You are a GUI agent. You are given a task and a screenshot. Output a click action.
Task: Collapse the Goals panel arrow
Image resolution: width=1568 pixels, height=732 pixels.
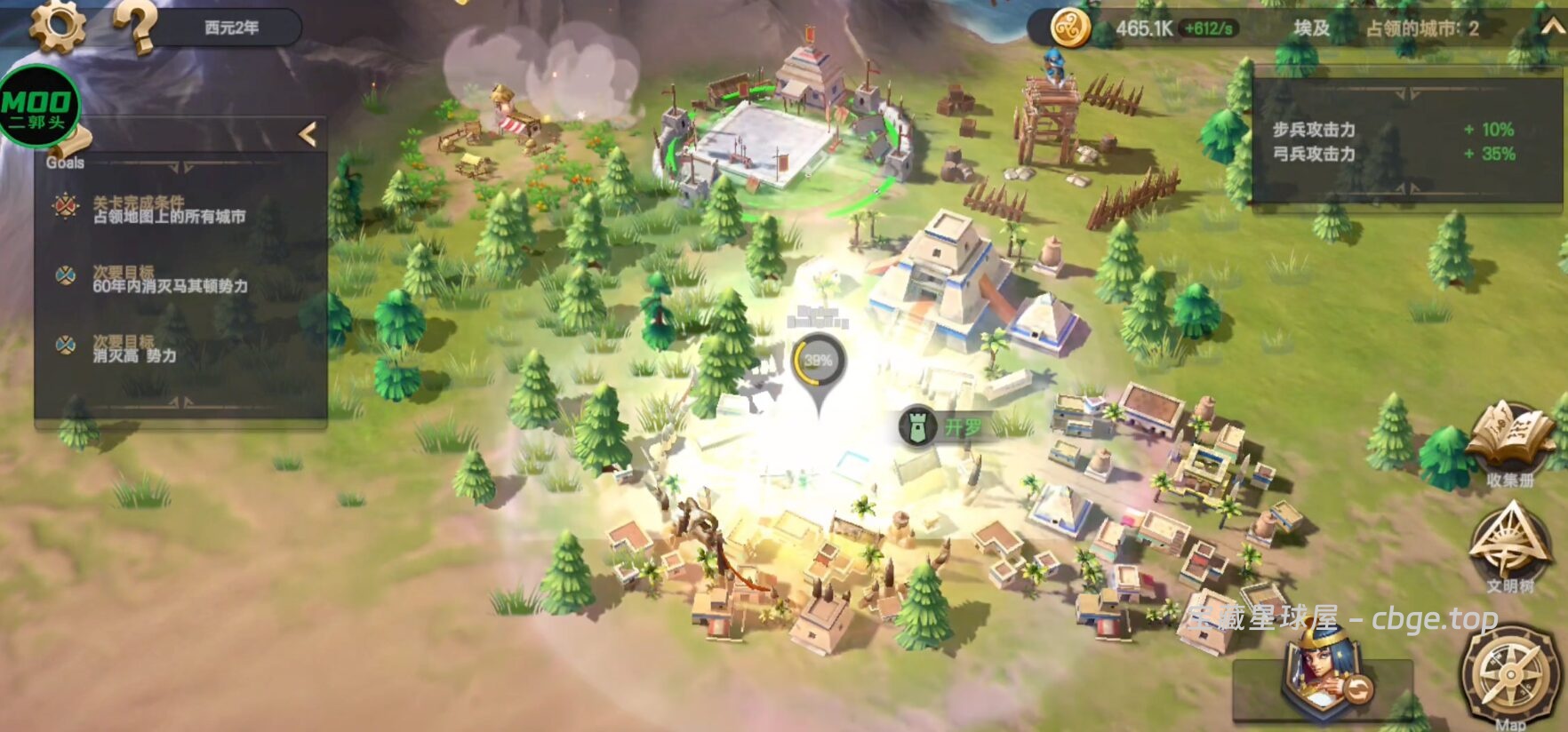(308, 134)
